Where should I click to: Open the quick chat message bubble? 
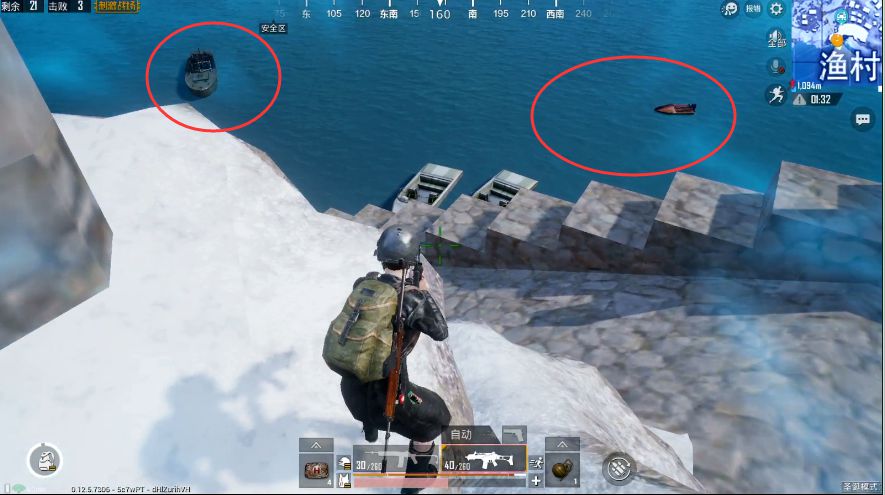(862, 119)
